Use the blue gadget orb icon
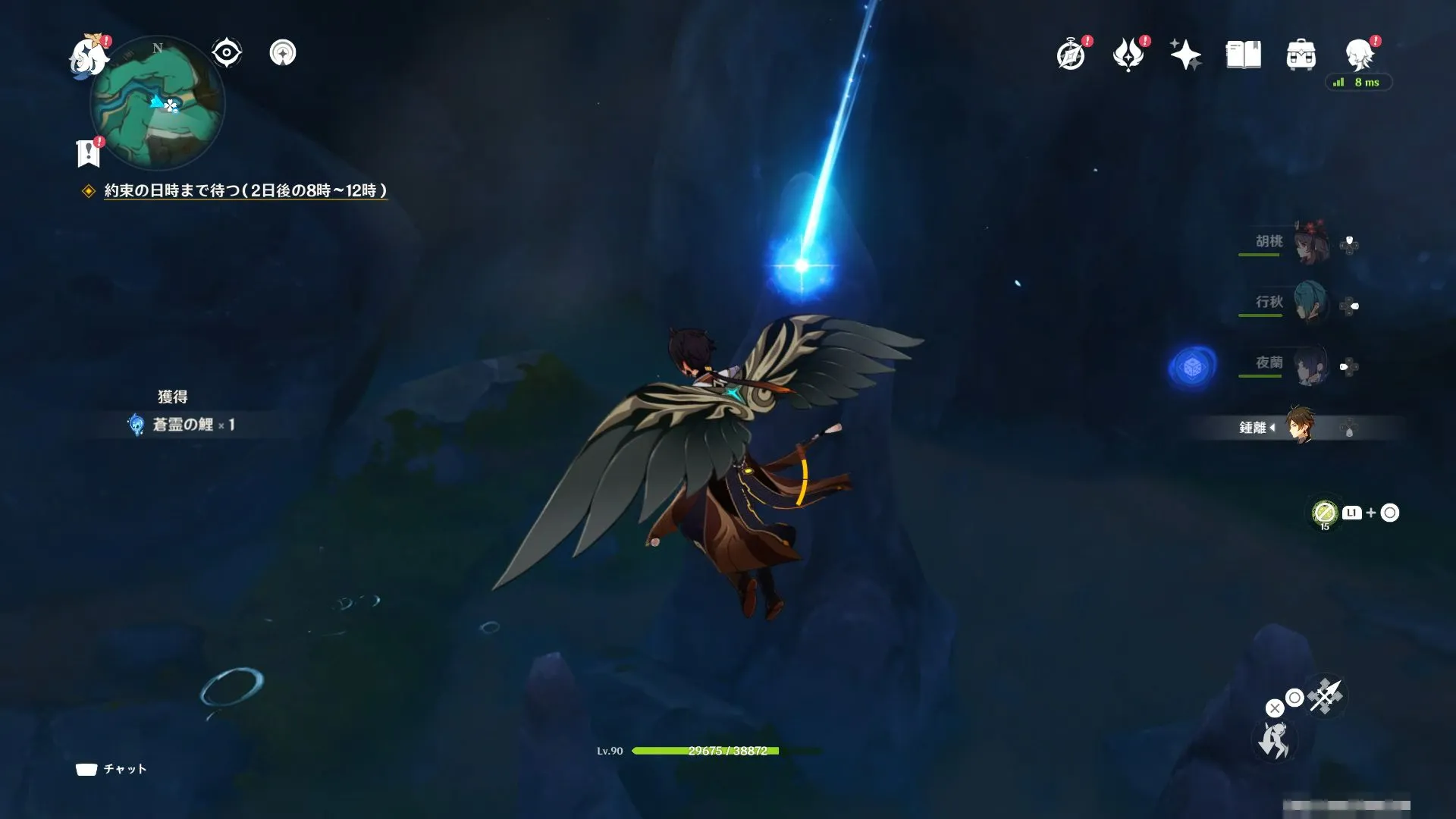 [x=1192, y=367]
